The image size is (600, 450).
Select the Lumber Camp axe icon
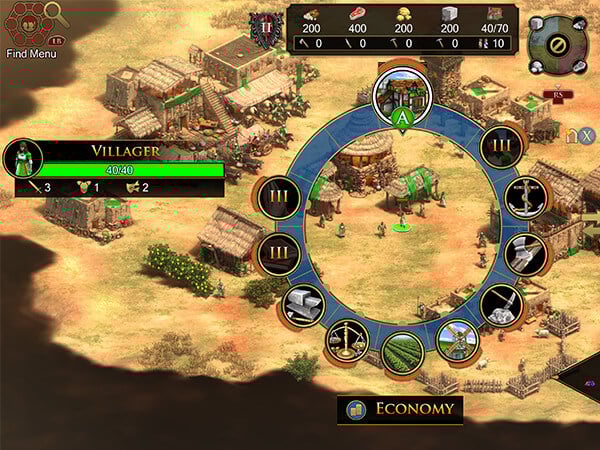523,256
